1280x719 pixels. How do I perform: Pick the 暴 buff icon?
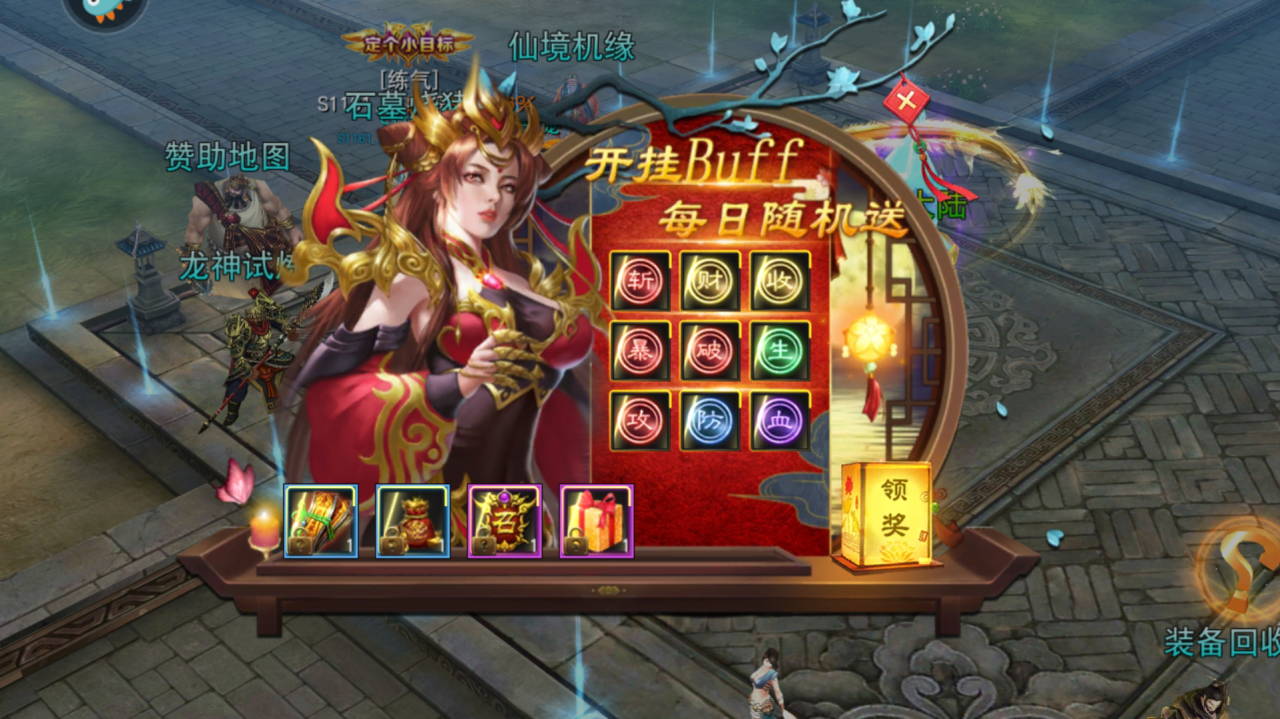coord(640,351)
